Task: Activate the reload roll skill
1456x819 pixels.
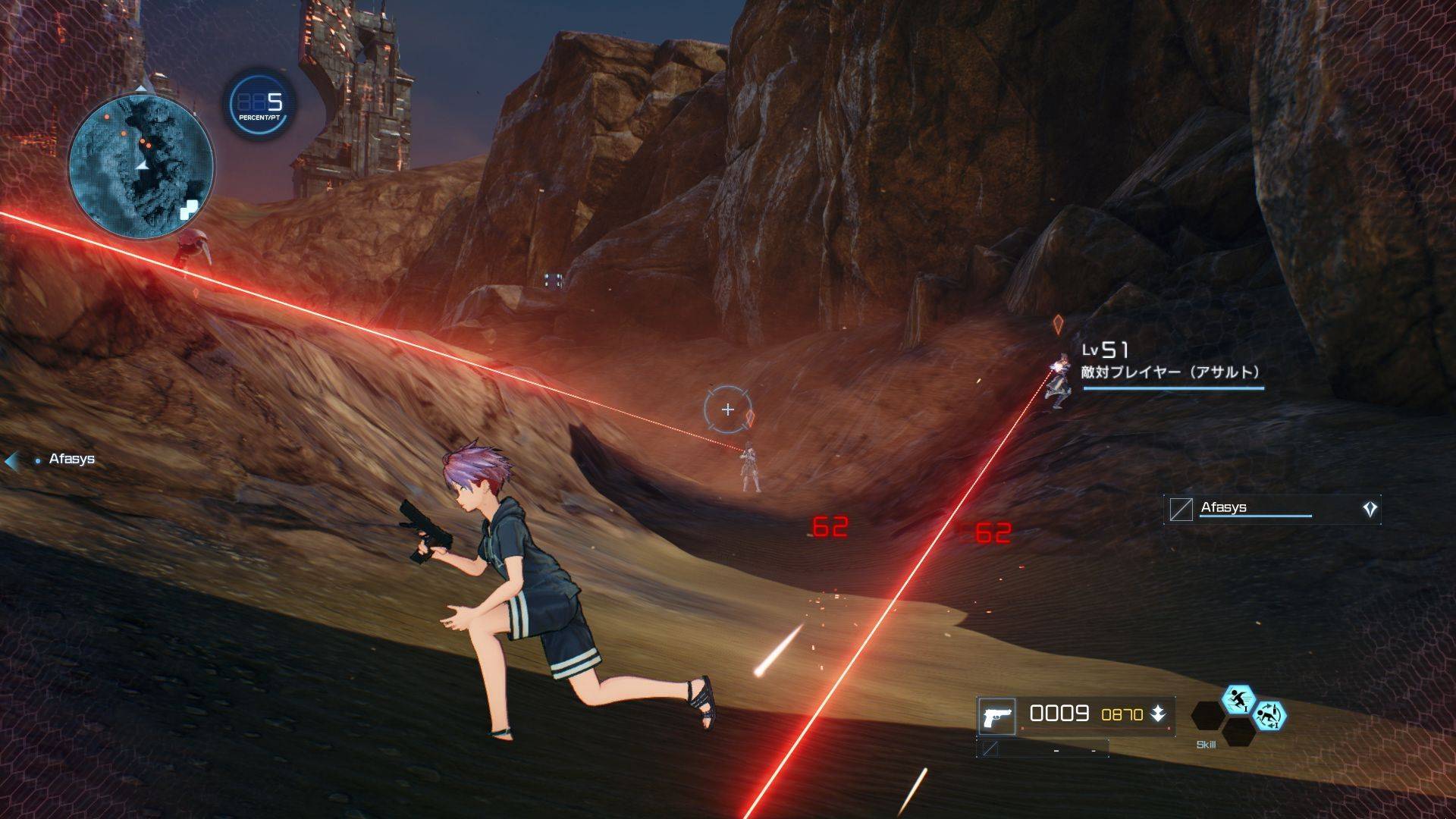Action: coord(1269,715)
